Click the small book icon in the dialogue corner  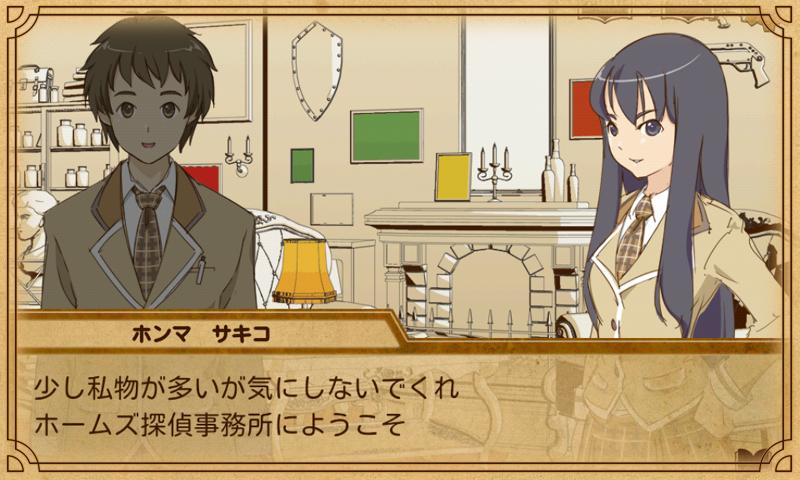[750, 456]
